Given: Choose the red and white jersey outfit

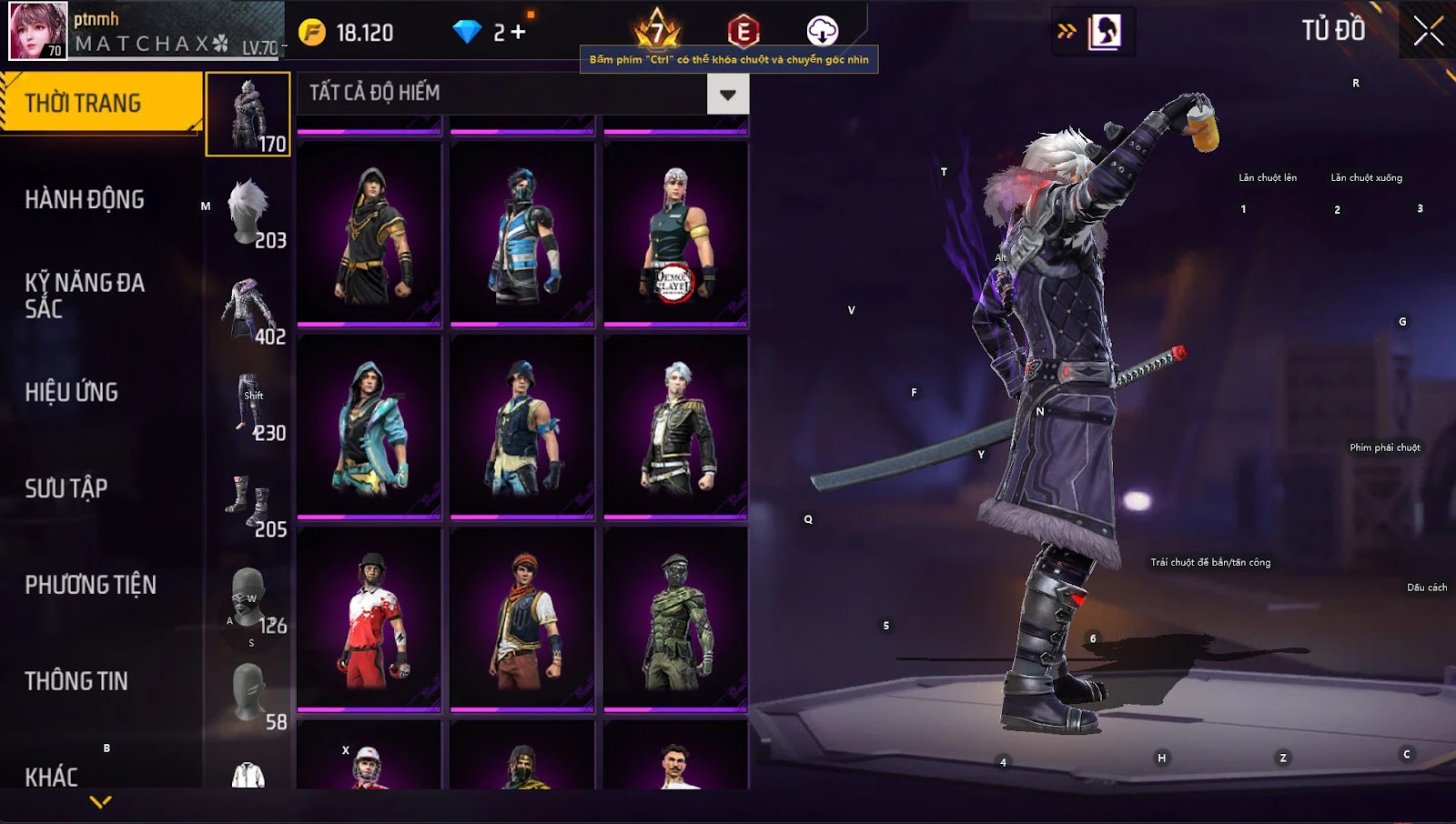Looking at the screenshot, I should pyautogui.click(x=369, y=618).
